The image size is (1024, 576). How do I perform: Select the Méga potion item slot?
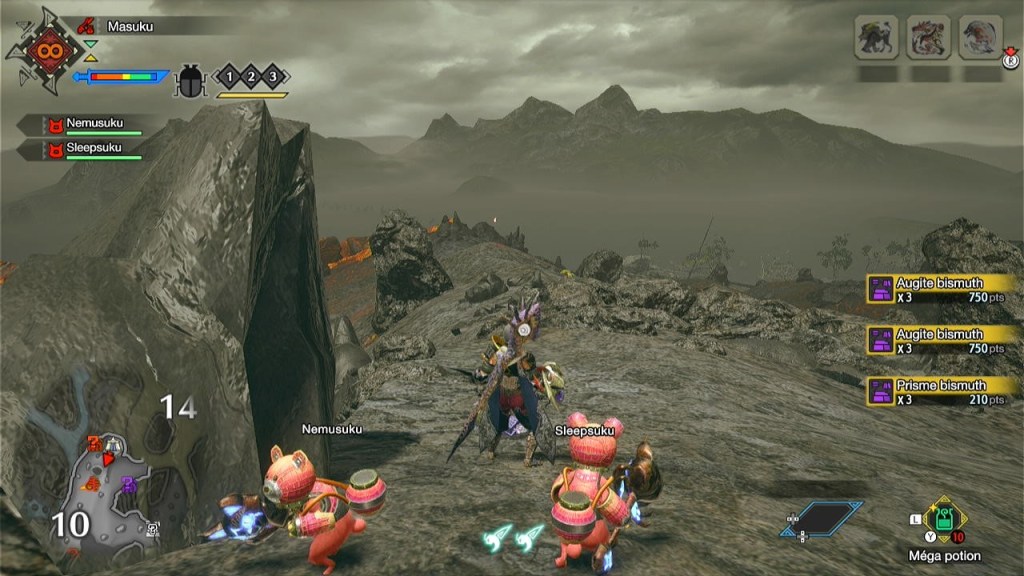944,520
